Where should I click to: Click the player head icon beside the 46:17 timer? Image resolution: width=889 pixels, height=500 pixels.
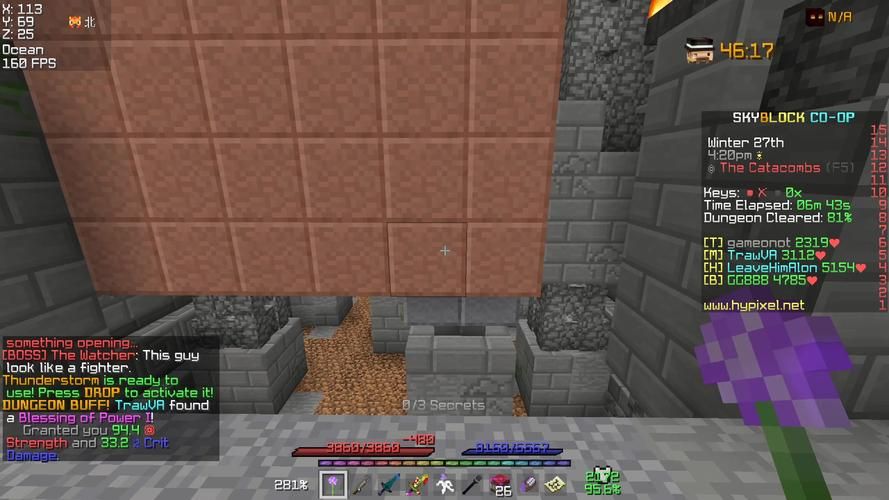[699, 50]
